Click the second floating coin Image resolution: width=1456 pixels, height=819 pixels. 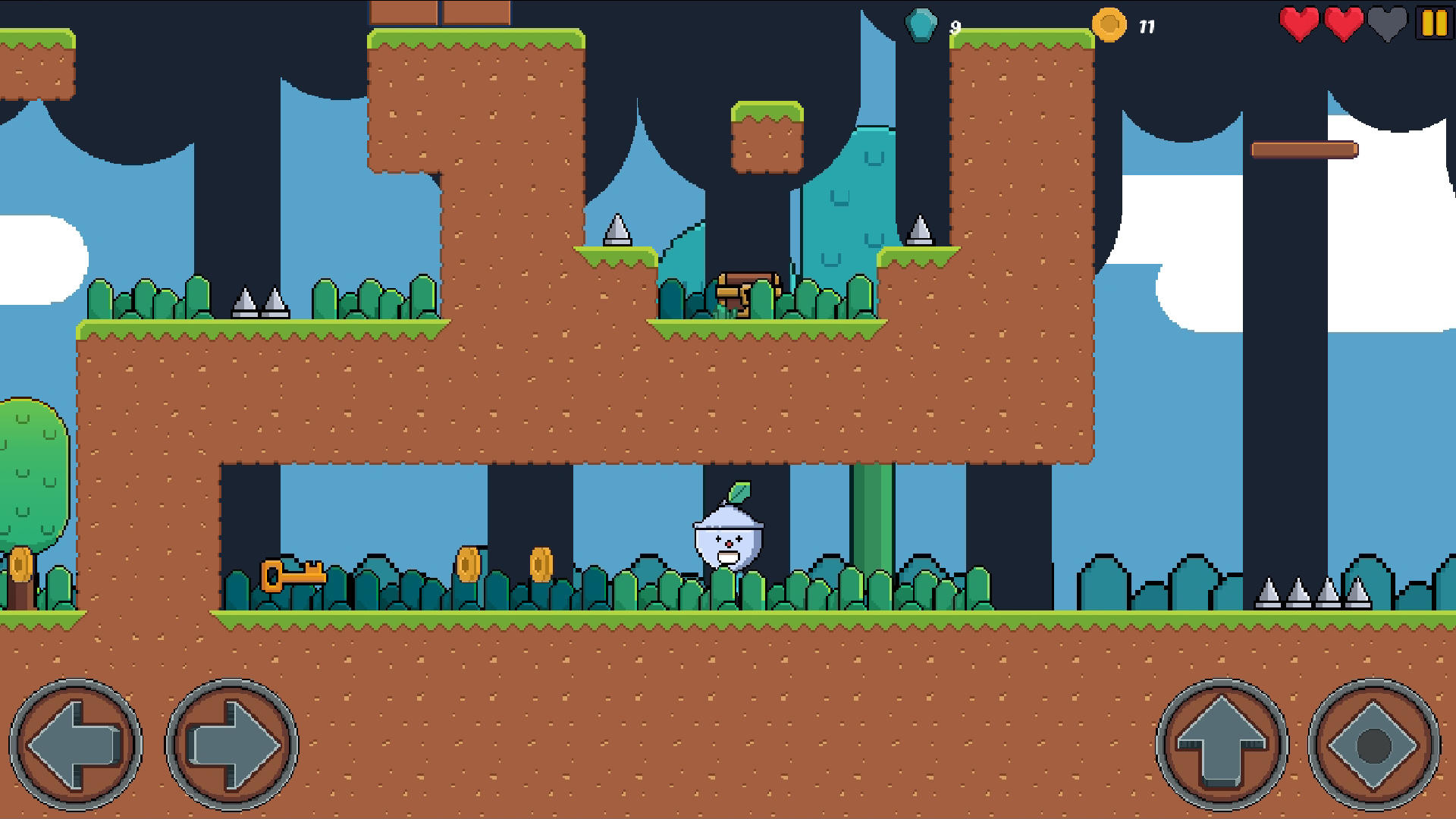(x=542, y=563)
